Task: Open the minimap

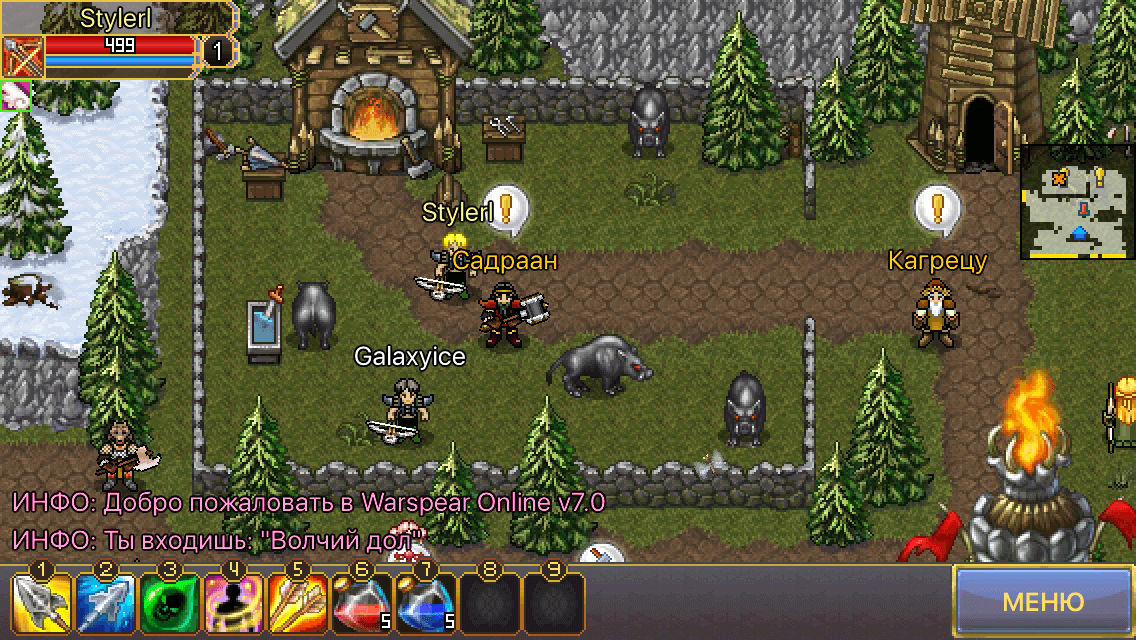Action: click(x=1078, y=203)
